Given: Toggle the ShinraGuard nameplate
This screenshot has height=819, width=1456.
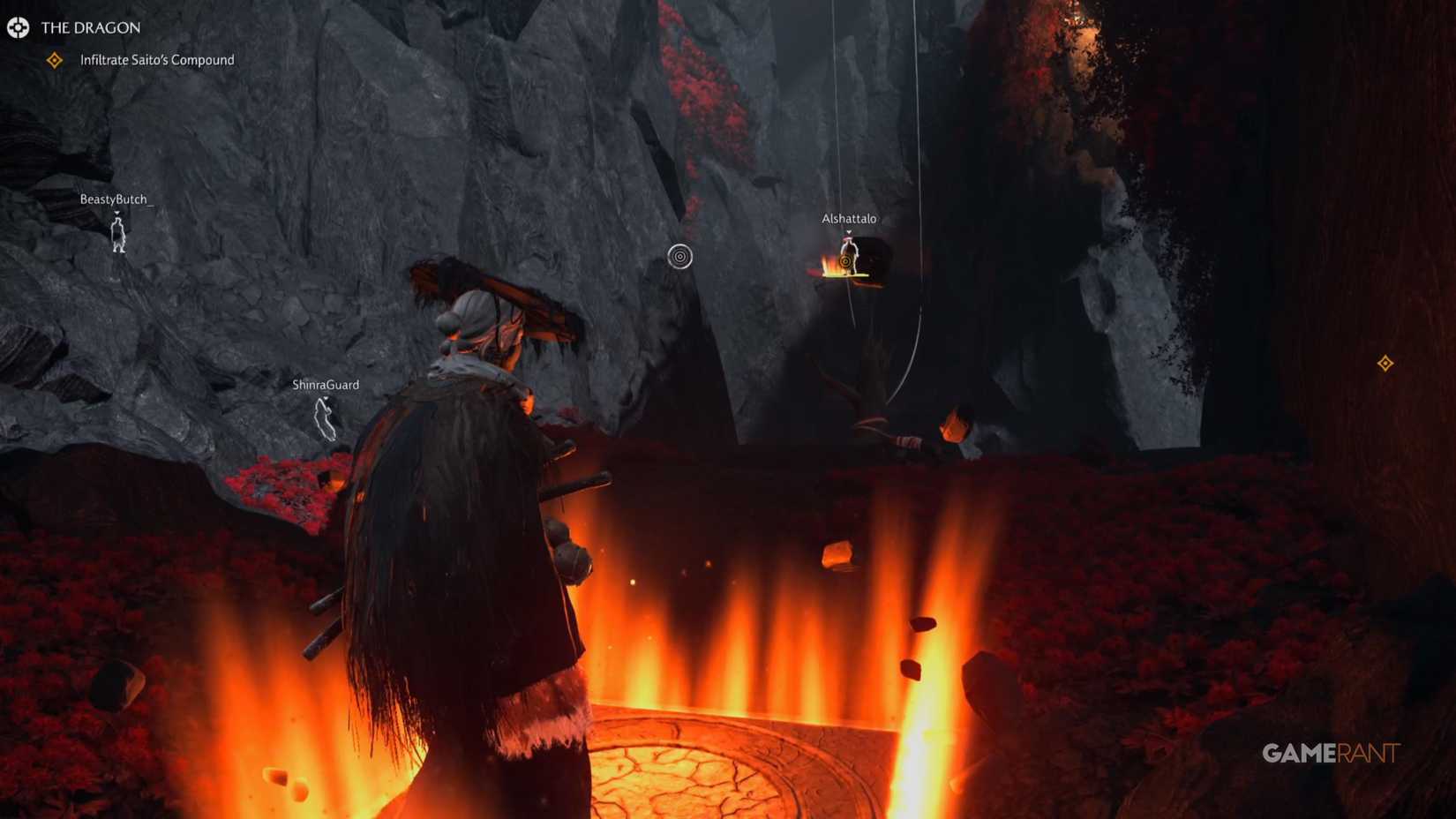Looking at the screenshot, I should click(325, 385).
